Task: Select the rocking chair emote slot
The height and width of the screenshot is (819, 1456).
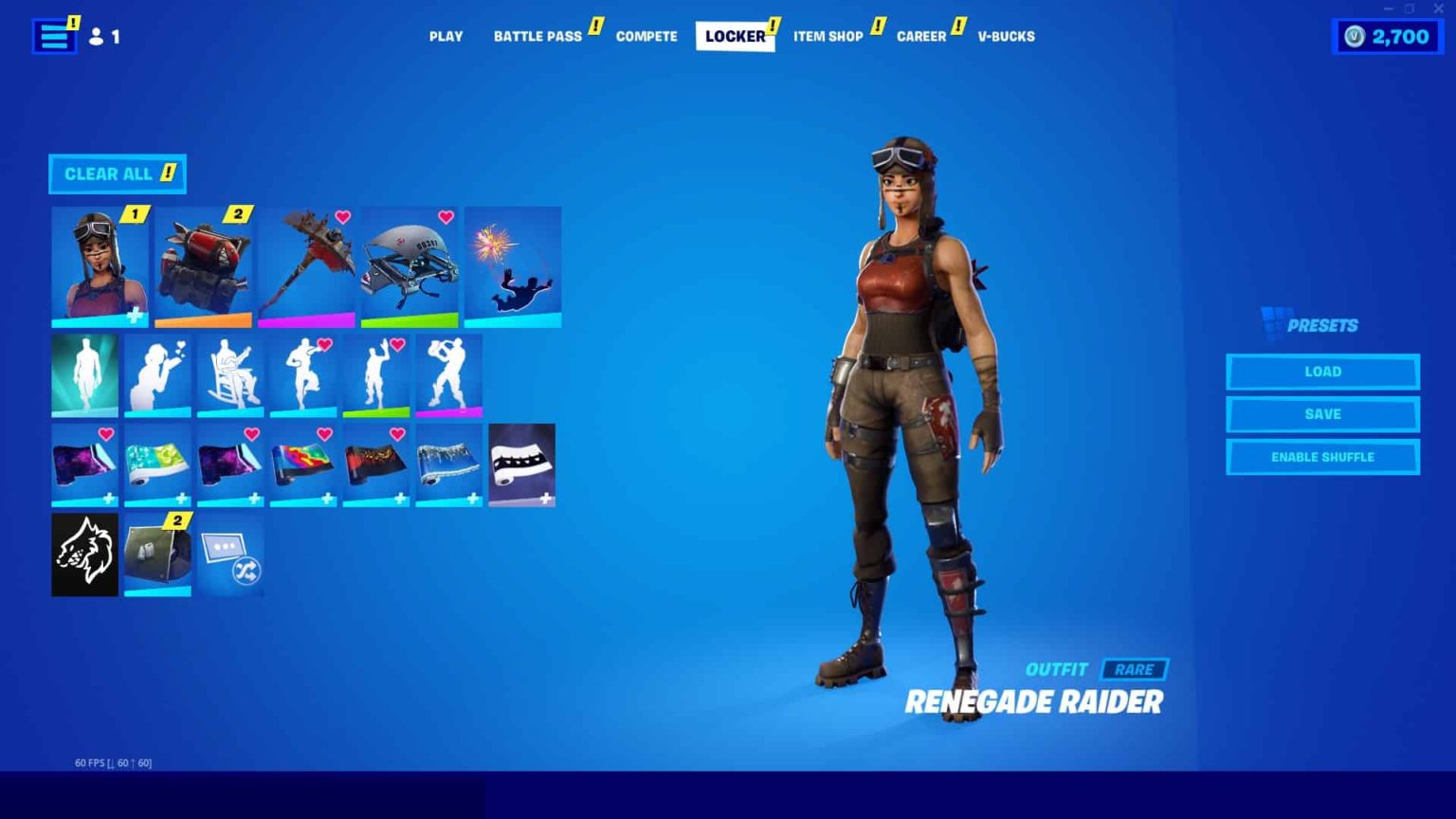Action: [x=232, y=374]
